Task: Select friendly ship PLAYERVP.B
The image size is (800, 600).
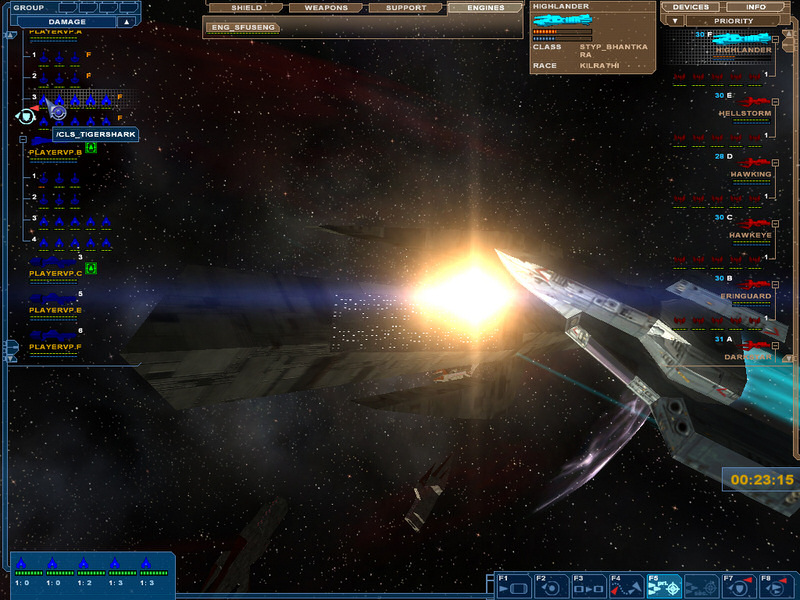Action: click(56, 152)
